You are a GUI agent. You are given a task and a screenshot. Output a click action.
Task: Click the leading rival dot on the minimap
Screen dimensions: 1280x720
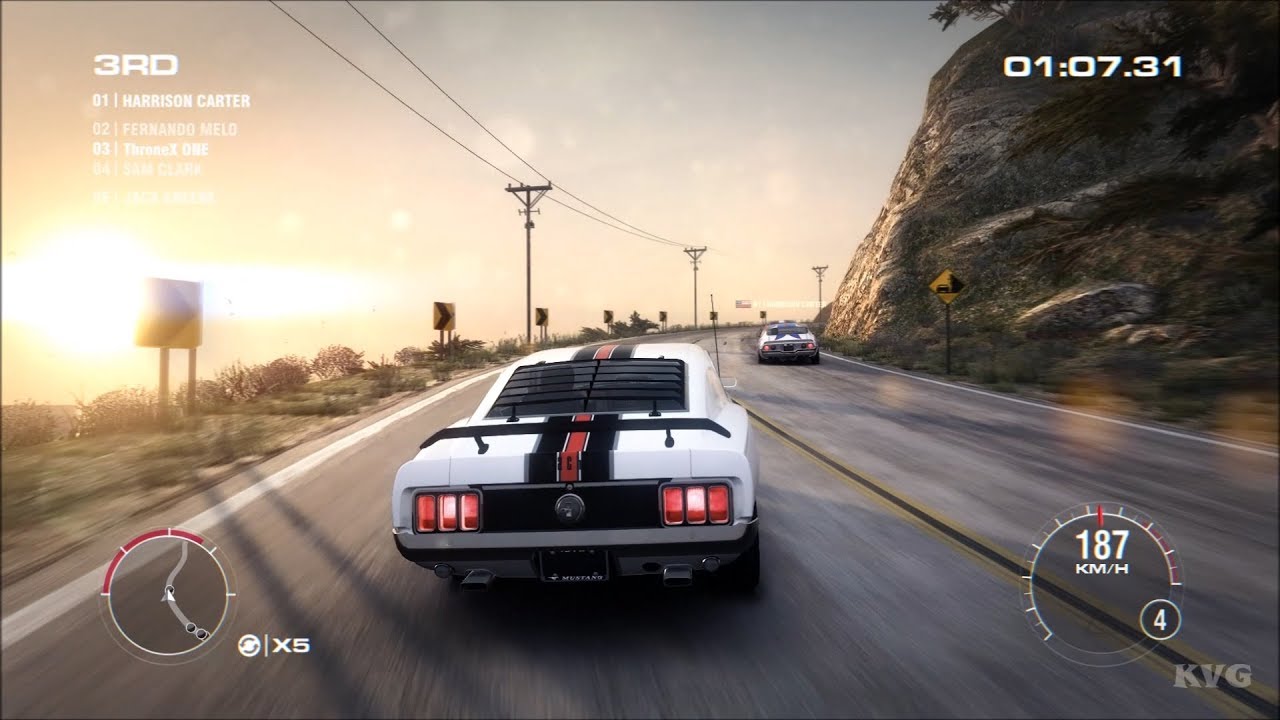click(190, 627)
